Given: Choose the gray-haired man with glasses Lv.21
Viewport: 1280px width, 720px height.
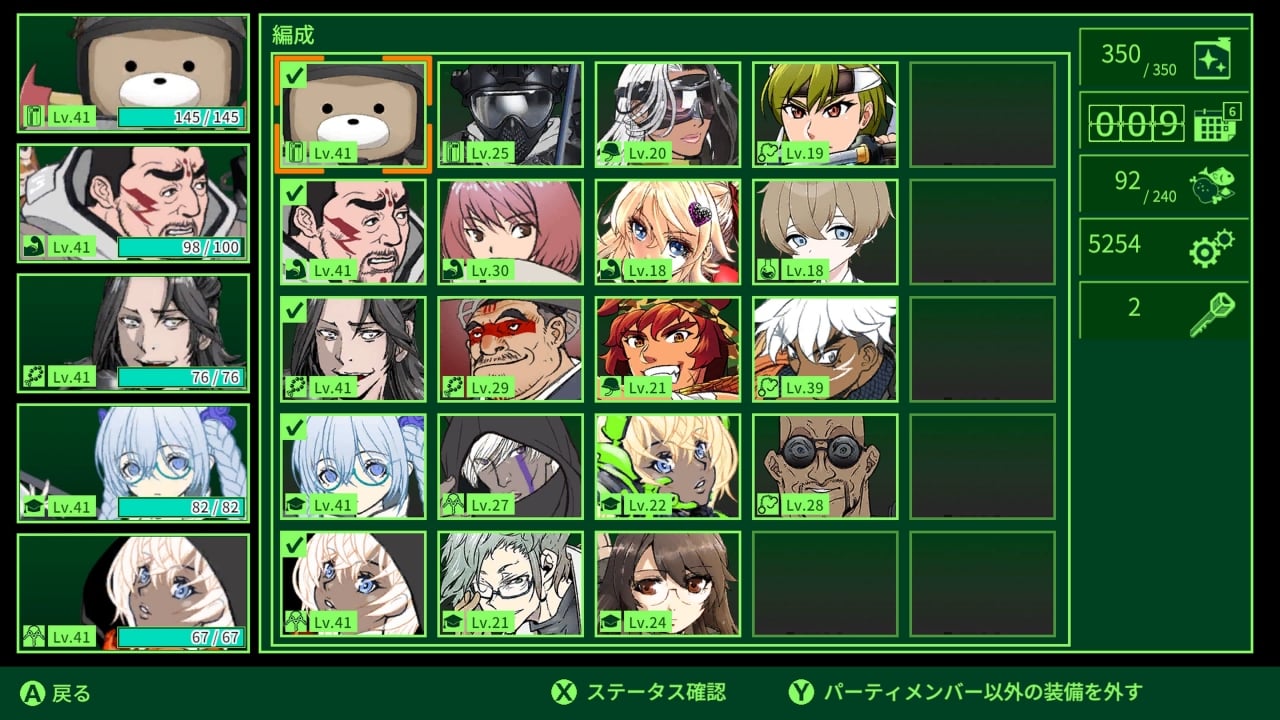Looking at the screenshot, I should (x=510, y=584).
